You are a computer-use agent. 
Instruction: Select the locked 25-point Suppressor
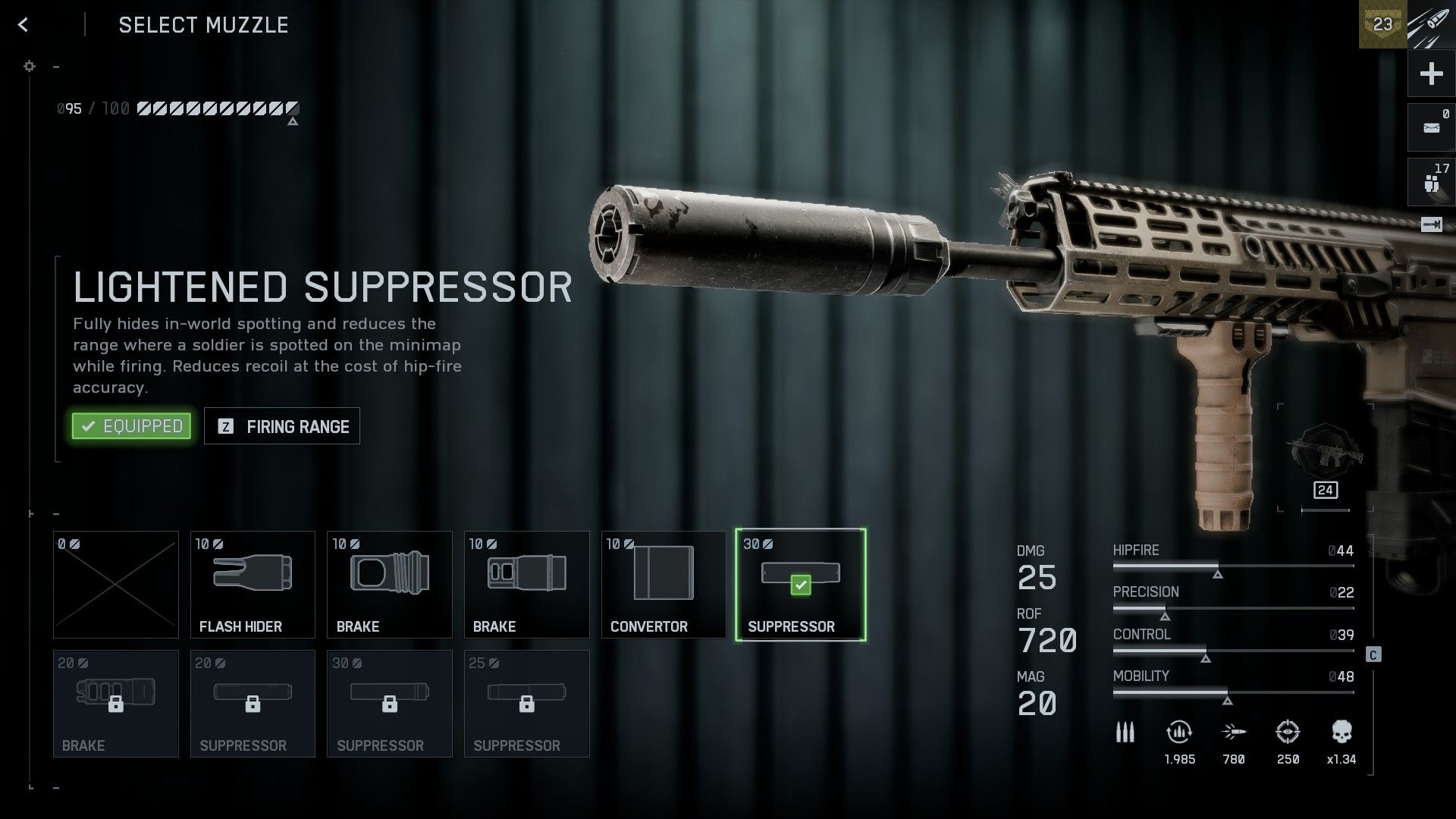526,703
